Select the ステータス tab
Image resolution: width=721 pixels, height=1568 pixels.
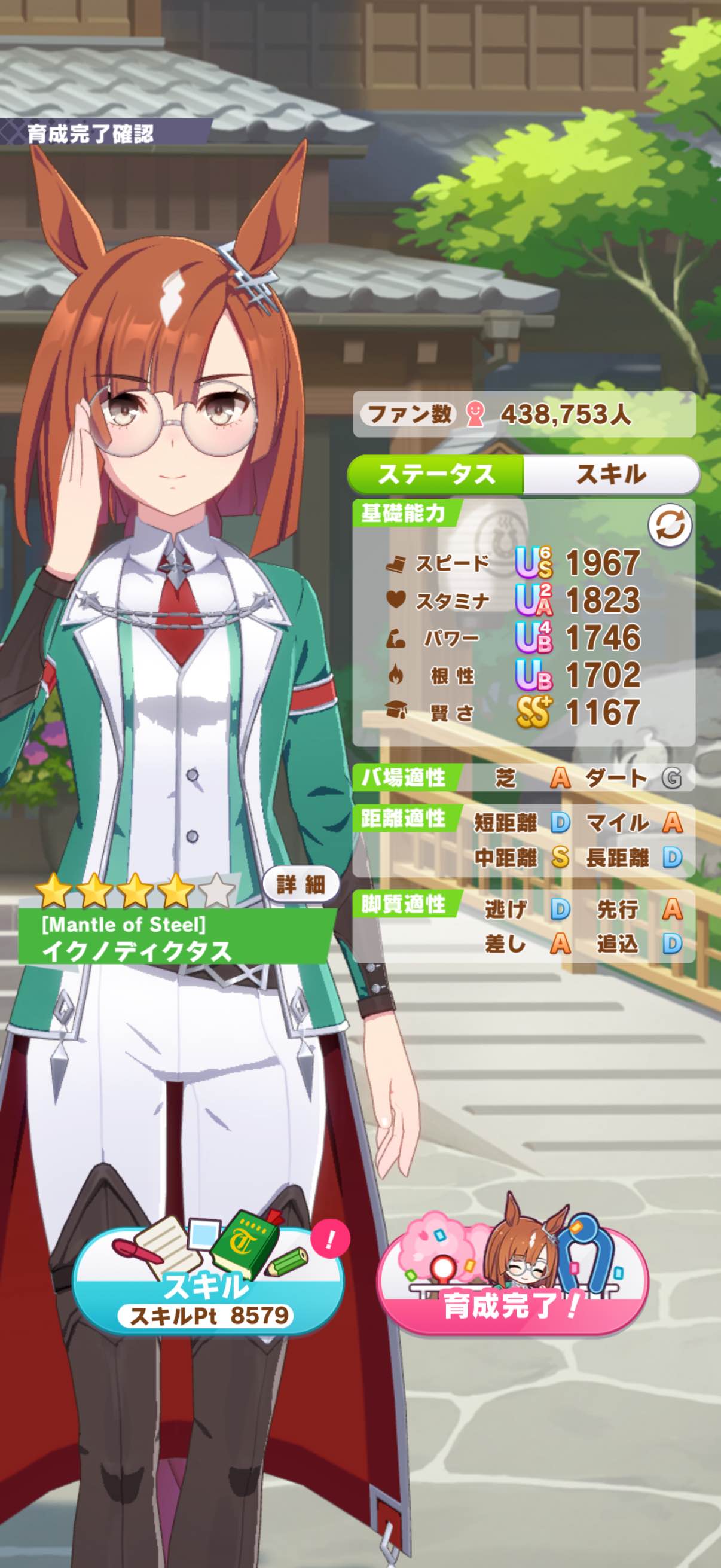[436, 474]
